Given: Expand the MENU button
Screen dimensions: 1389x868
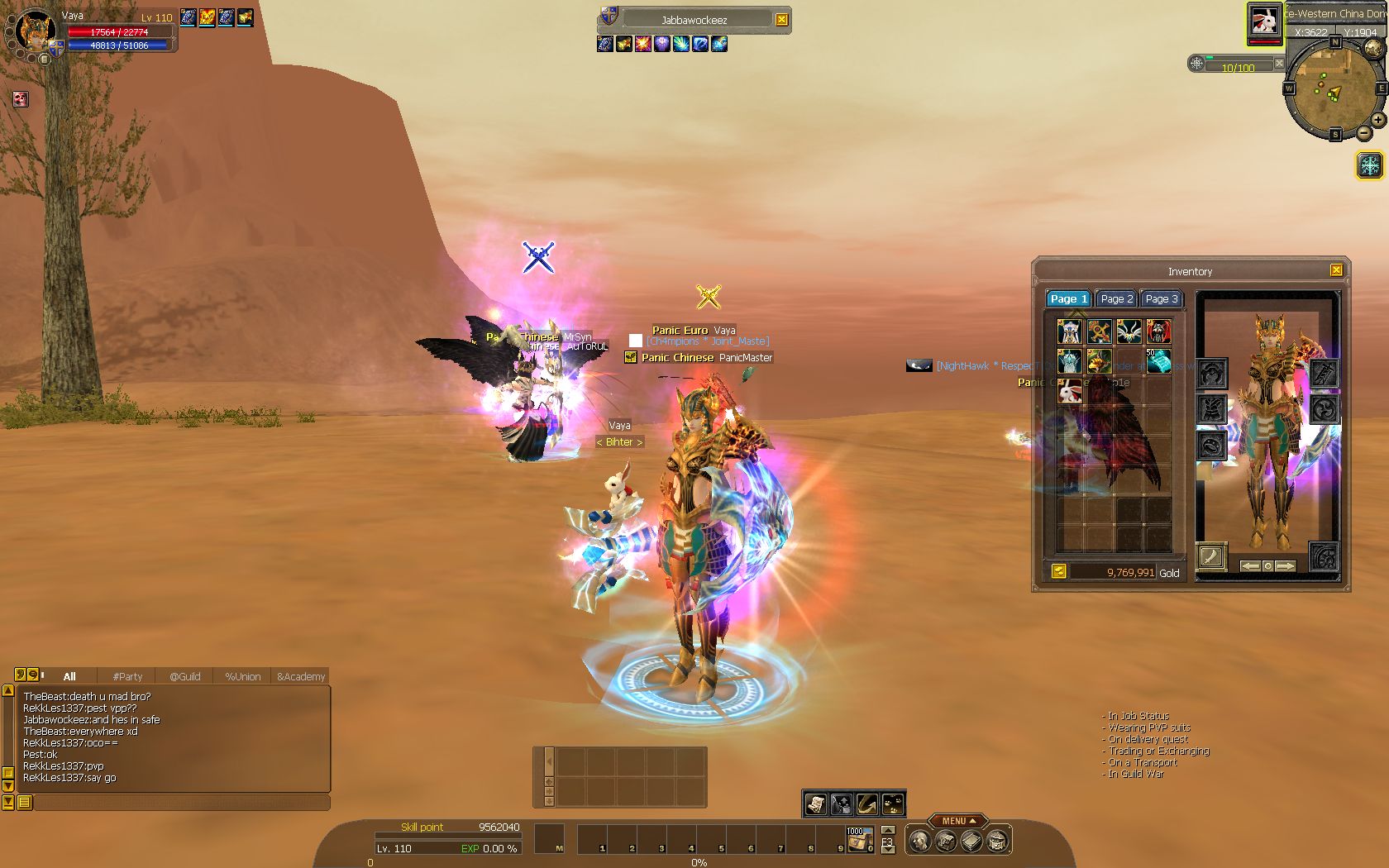Looking at the screenshot, I should click(x=957, y=821).
